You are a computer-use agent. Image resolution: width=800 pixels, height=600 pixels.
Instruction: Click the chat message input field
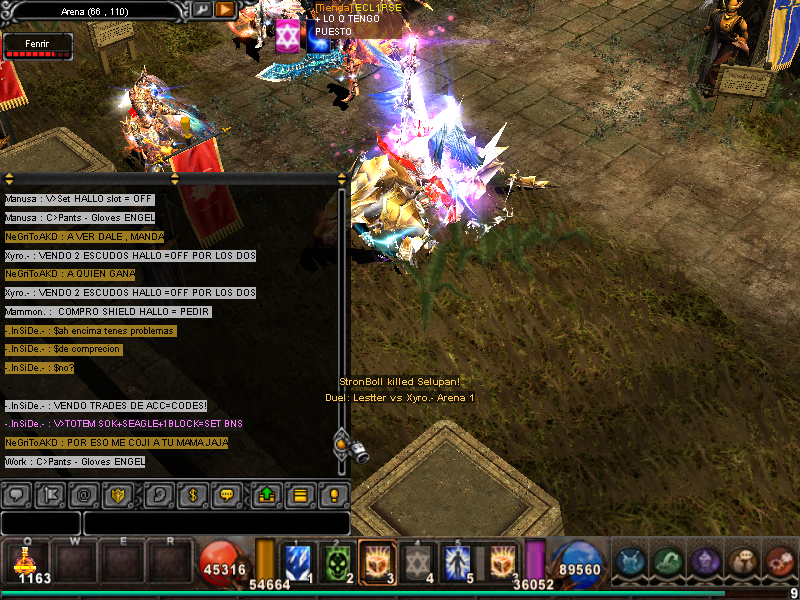216,523
